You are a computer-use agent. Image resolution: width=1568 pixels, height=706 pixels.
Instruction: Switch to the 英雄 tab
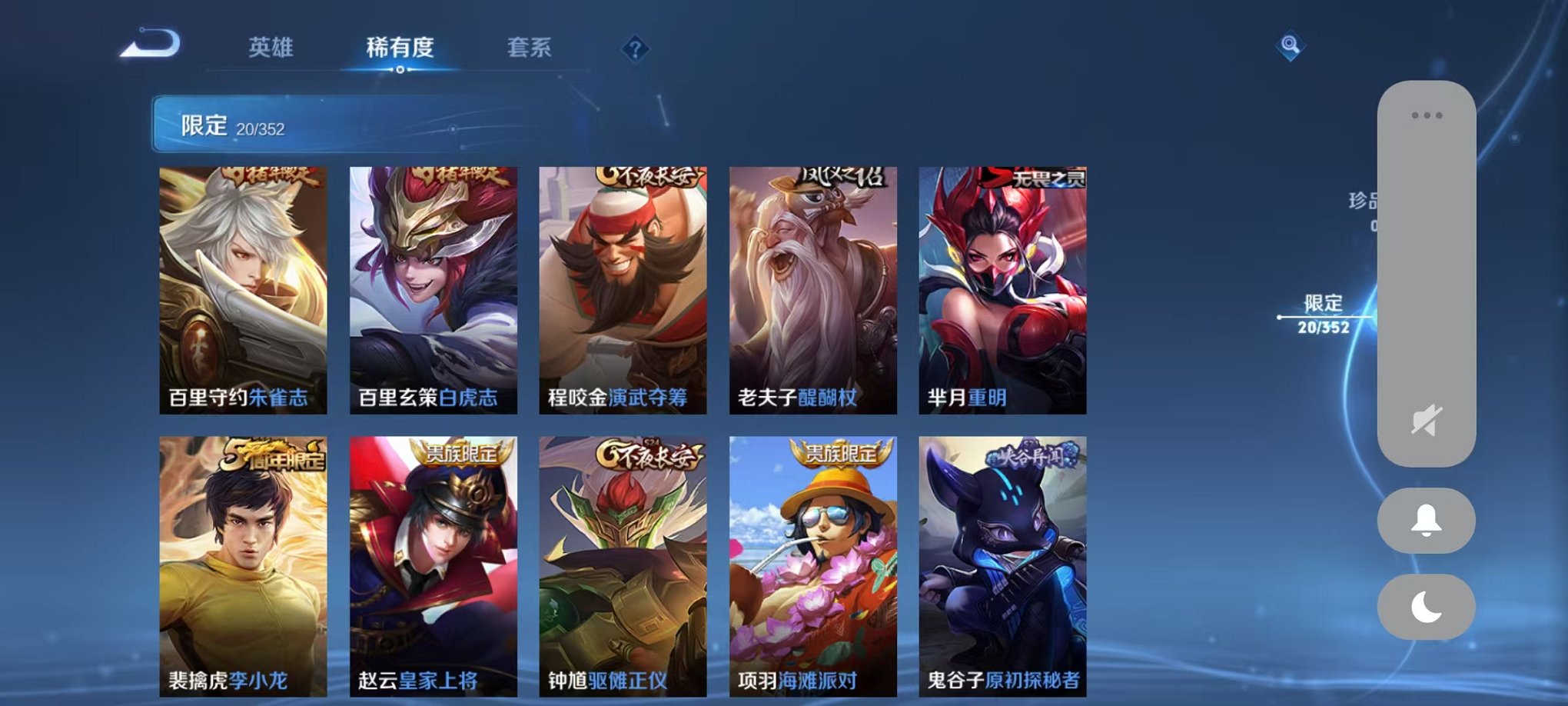[270, 48]
